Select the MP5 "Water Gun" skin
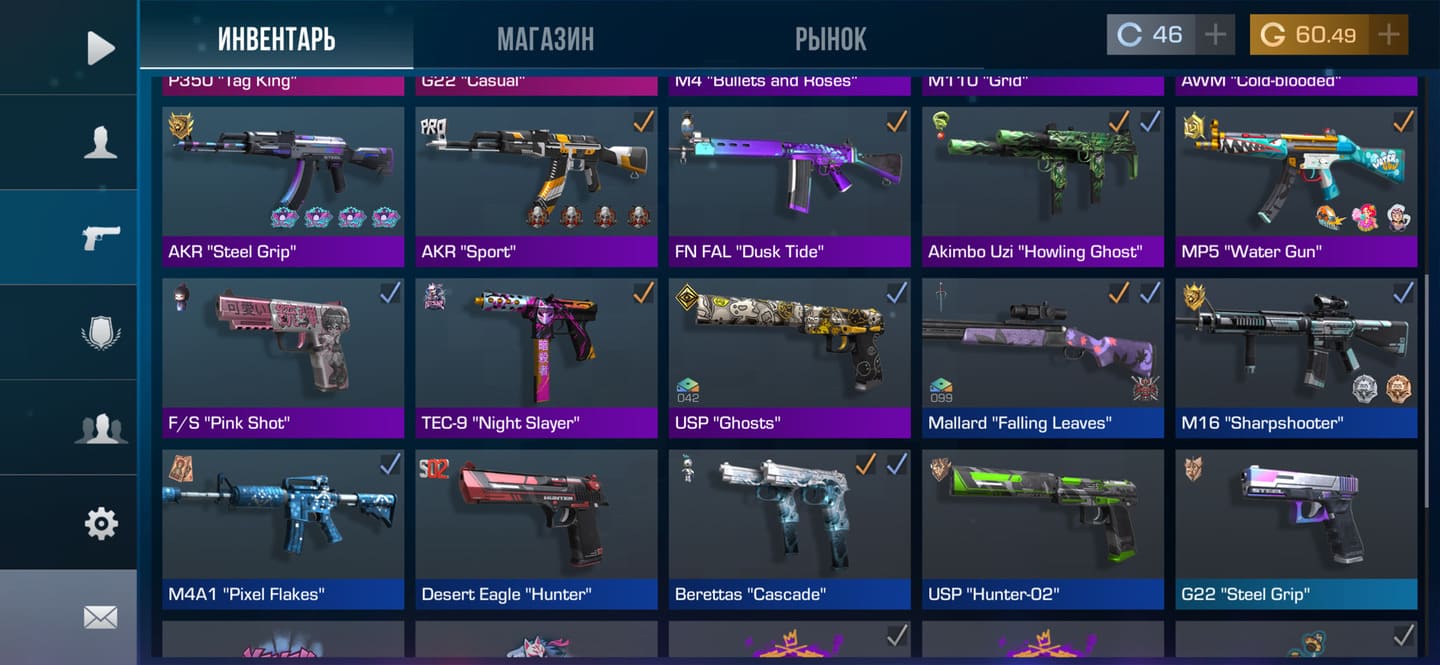 (1296, 185)
